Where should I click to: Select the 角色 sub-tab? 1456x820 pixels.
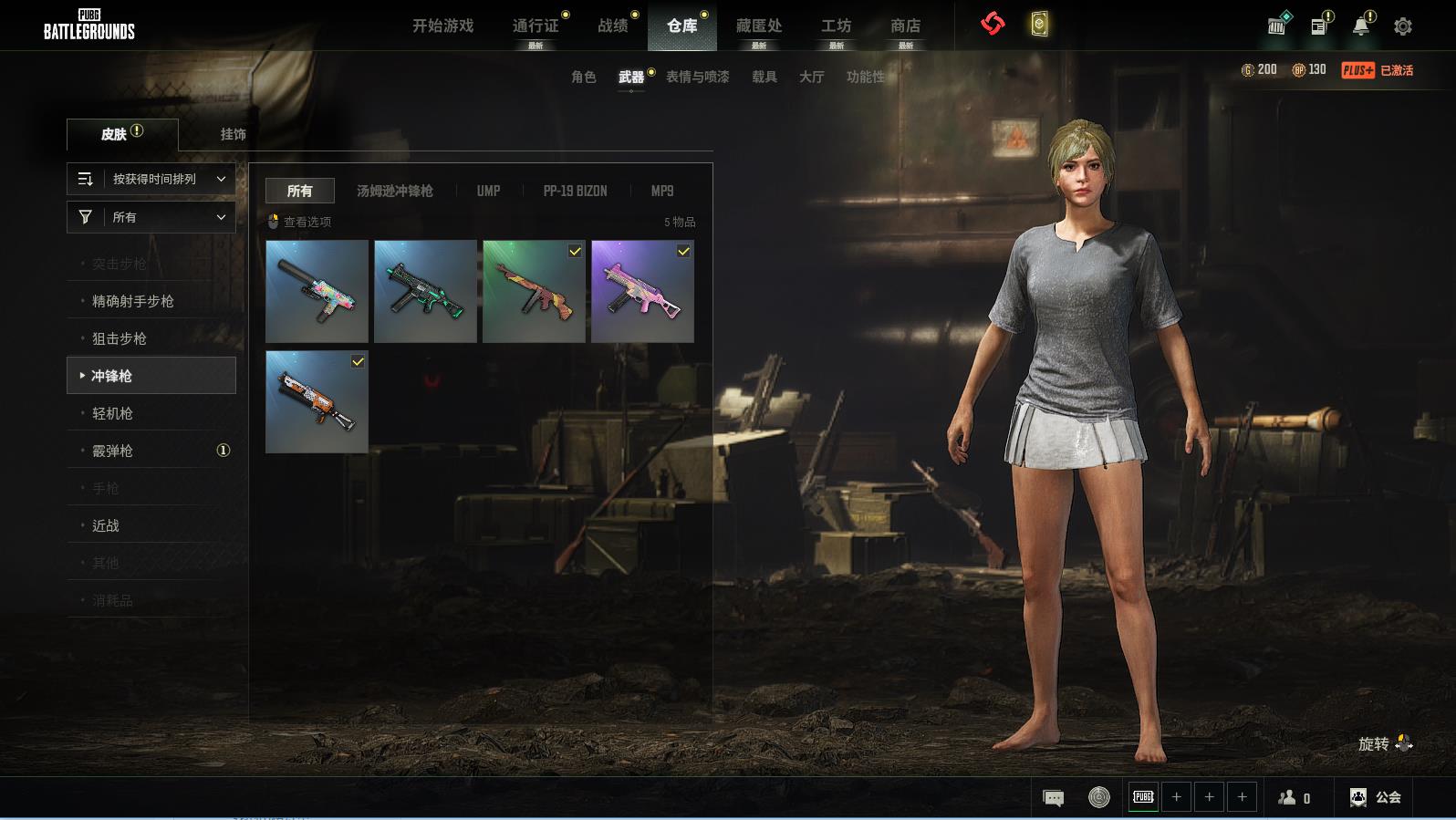[583, 77]
